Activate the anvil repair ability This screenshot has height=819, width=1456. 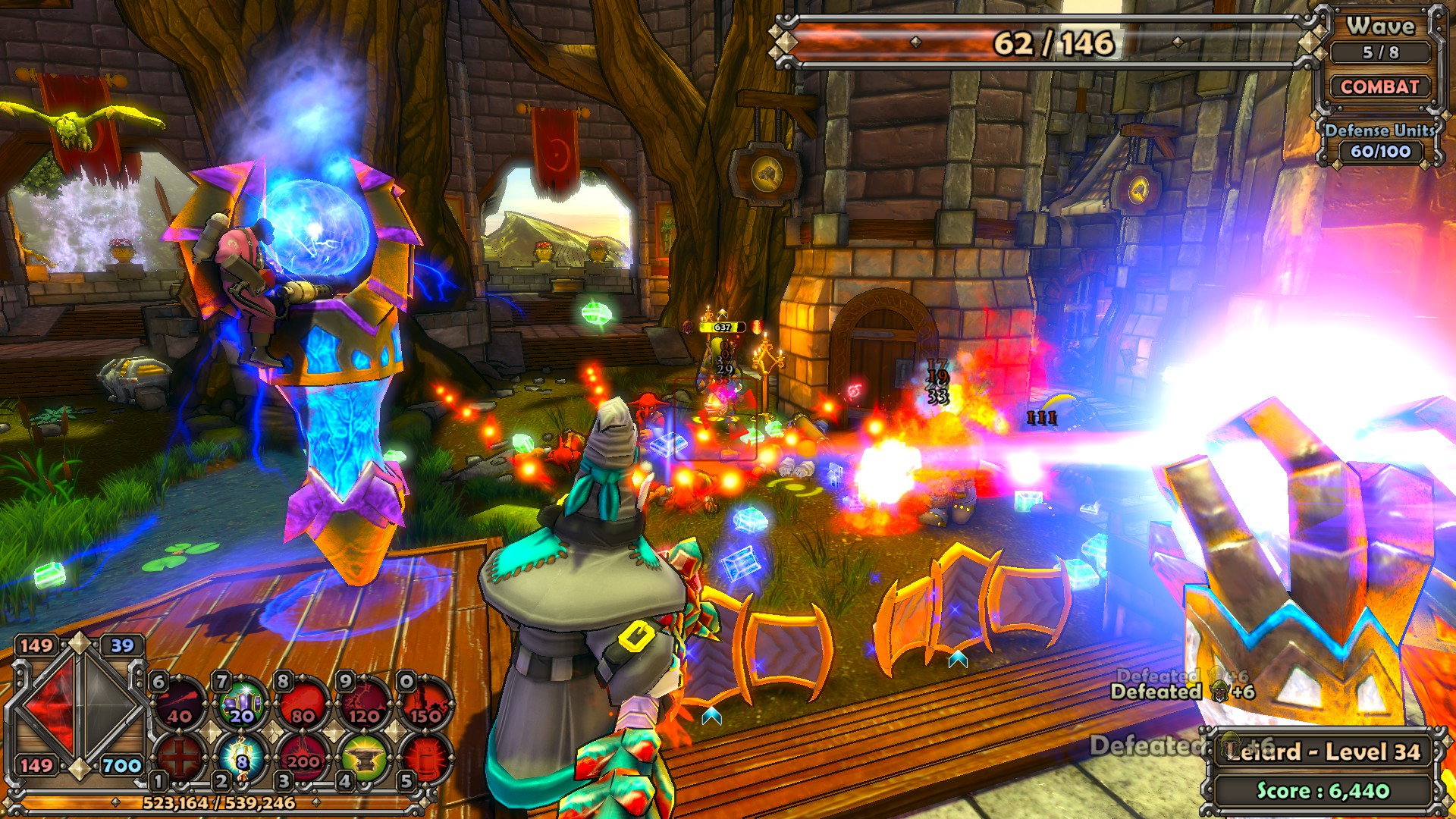click(365, 757)
